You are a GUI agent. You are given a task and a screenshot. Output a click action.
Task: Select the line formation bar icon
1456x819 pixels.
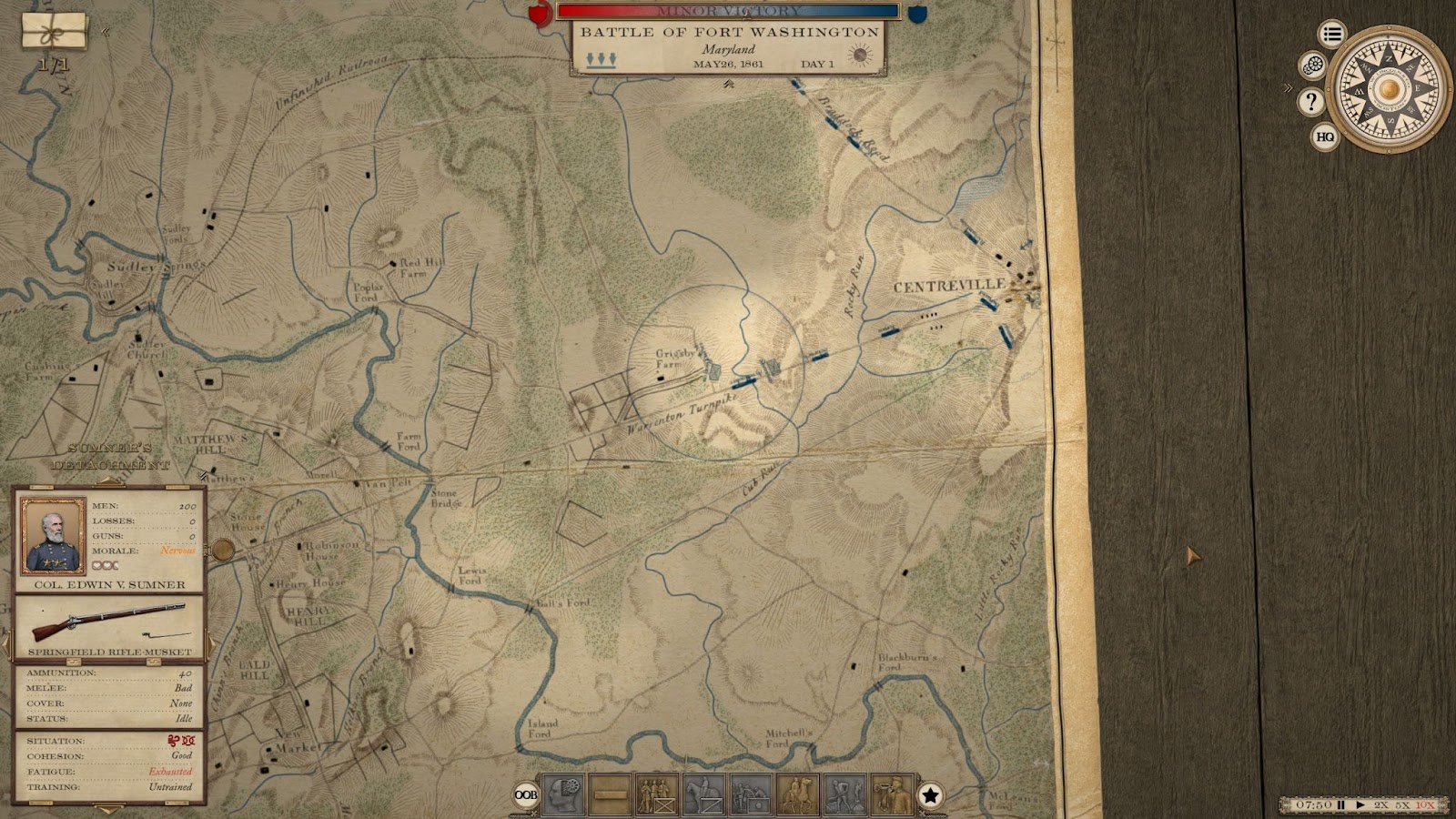click(x=610, y=795)
